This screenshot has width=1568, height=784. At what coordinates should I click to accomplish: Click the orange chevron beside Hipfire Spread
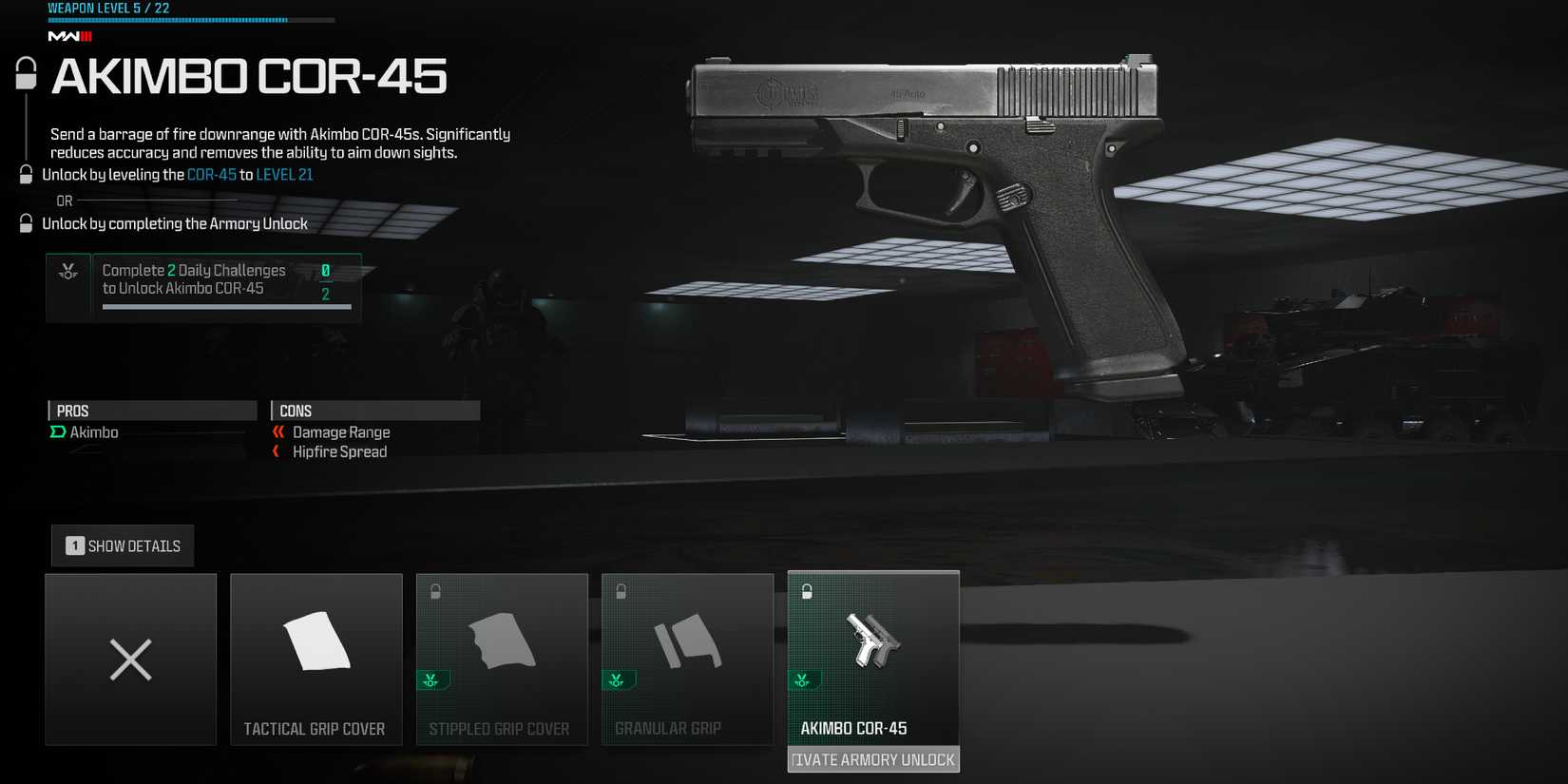277,451
